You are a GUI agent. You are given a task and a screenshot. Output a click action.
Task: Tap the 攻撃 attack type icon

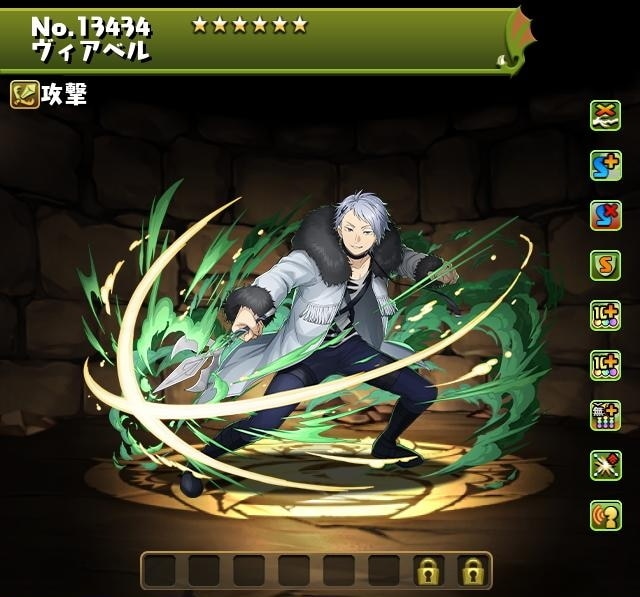(25, 95)
